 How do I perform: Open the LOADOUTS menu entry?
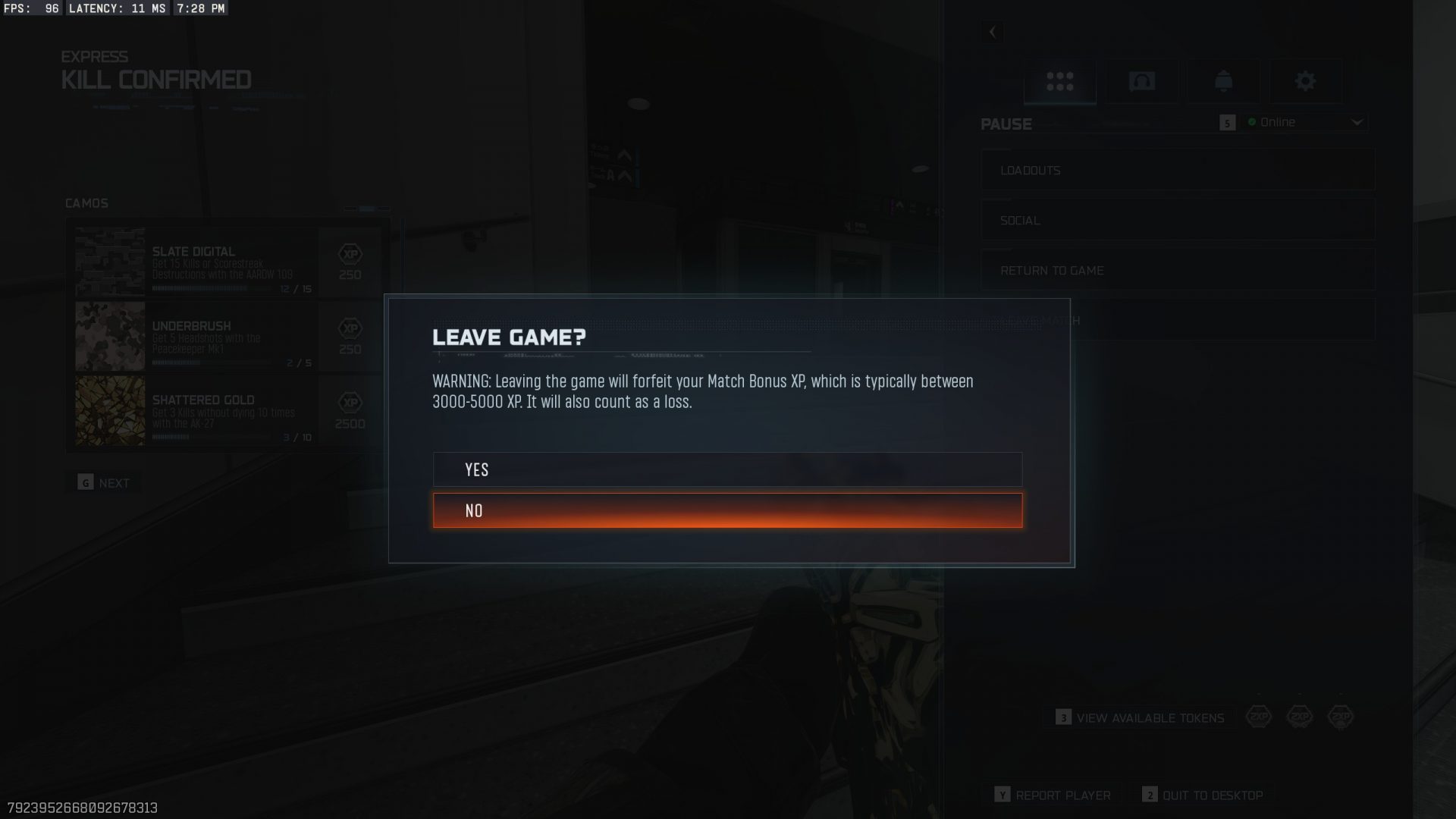1178,170
